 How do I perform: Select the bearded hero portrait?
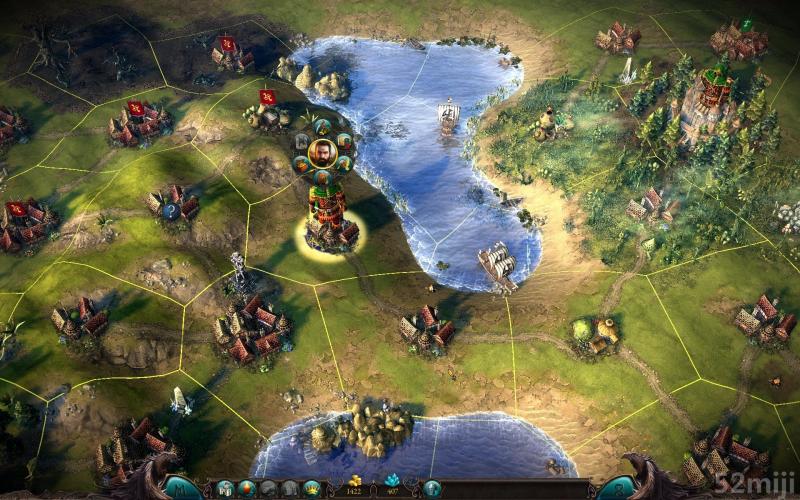coord(322,153)
